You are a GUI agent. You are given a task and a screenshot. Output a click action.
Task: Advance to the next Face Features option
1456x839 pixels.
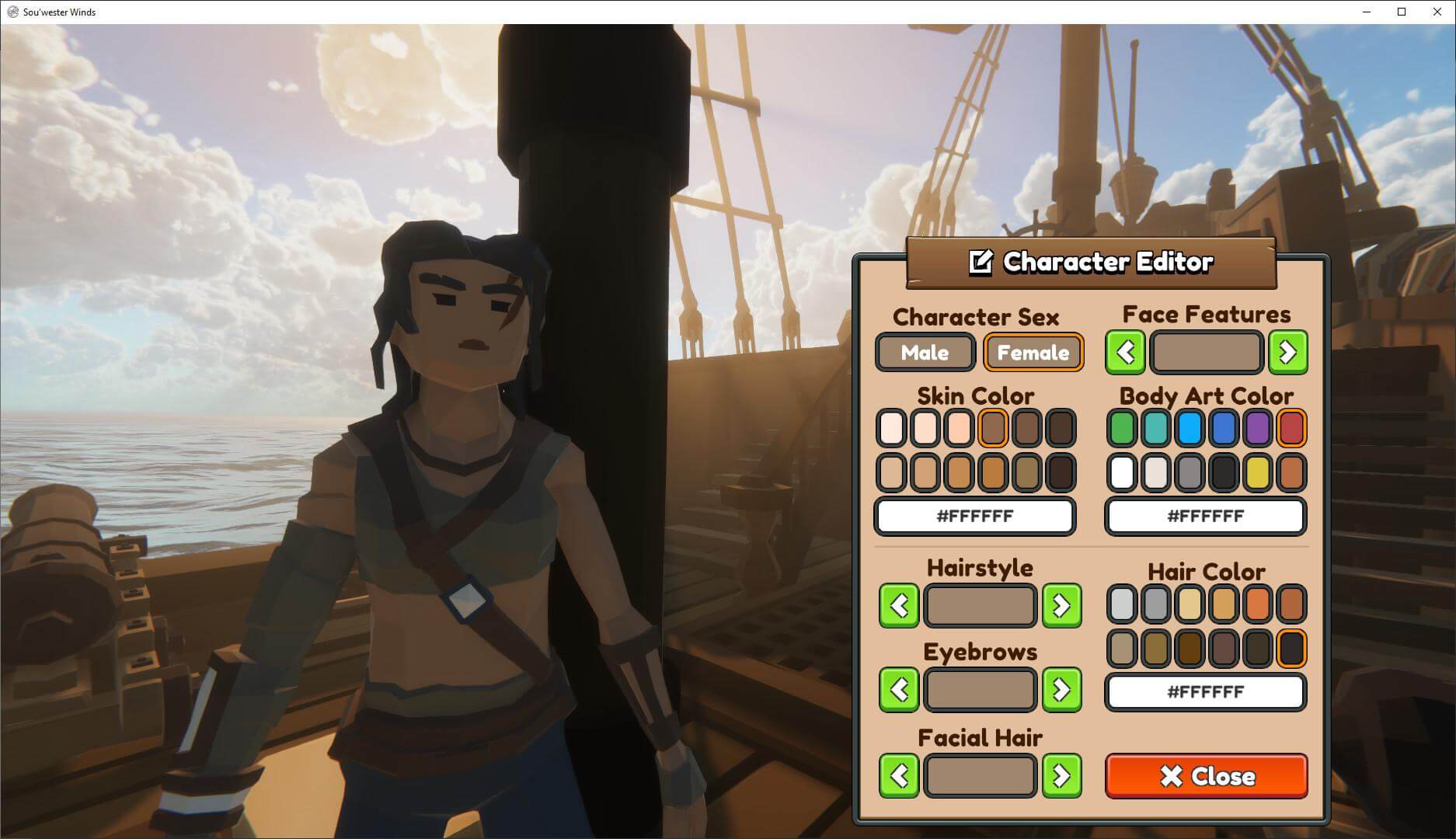coord(1287,353)
